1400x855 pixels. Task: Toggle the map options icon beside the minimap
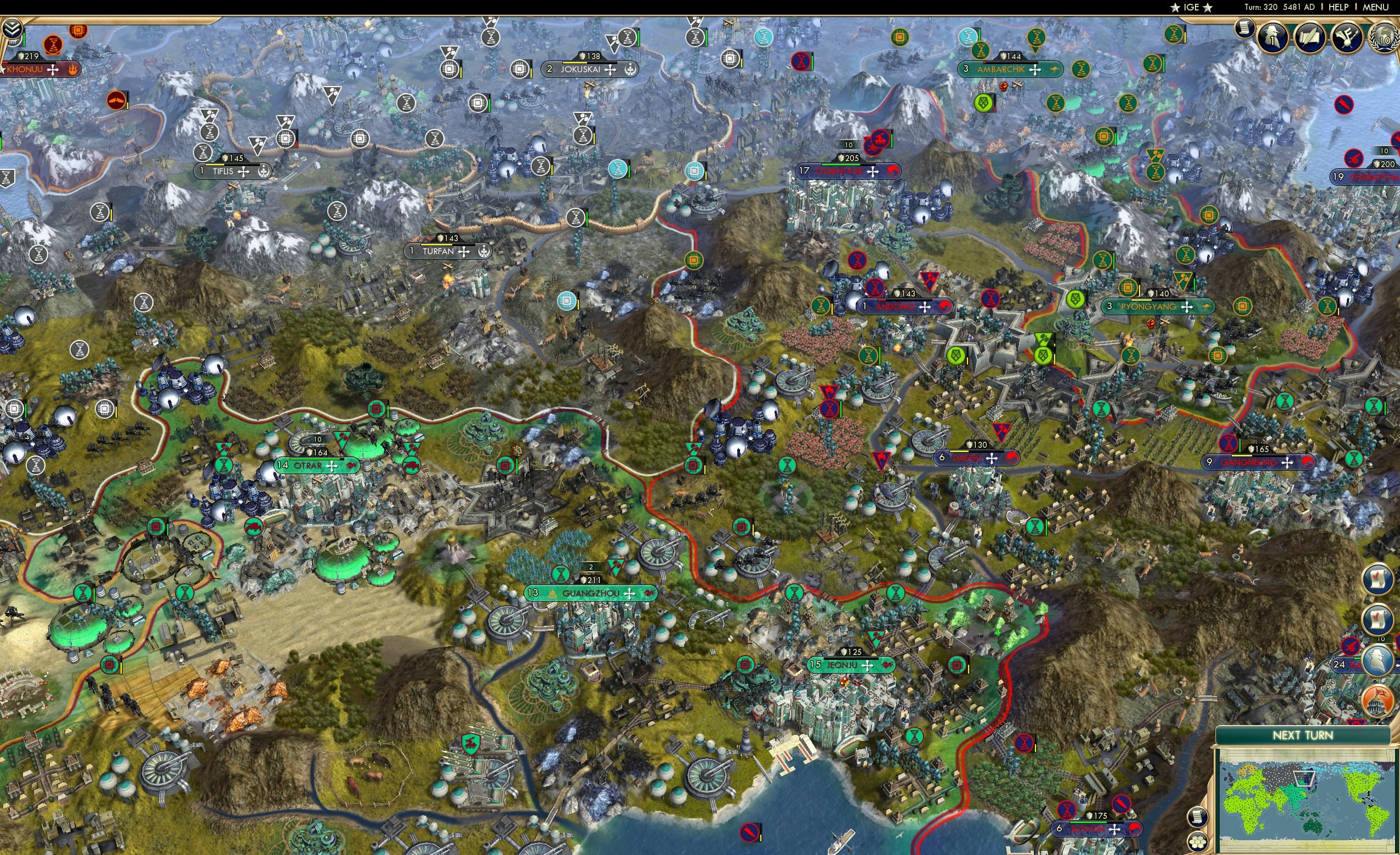1199,843
